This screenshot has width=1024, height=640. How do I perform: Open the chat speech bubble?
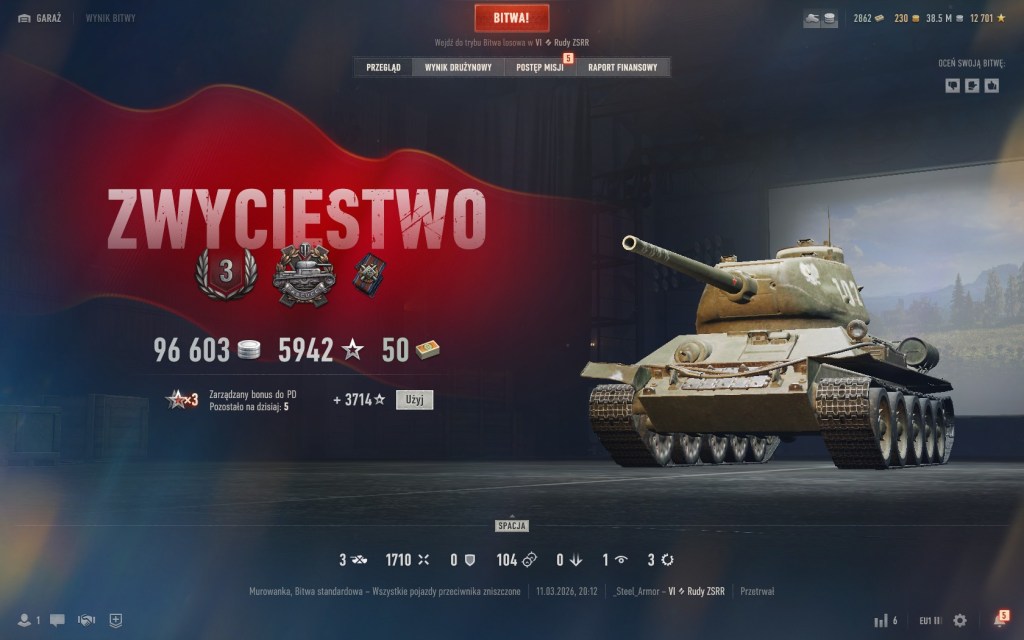click(57, 620)
